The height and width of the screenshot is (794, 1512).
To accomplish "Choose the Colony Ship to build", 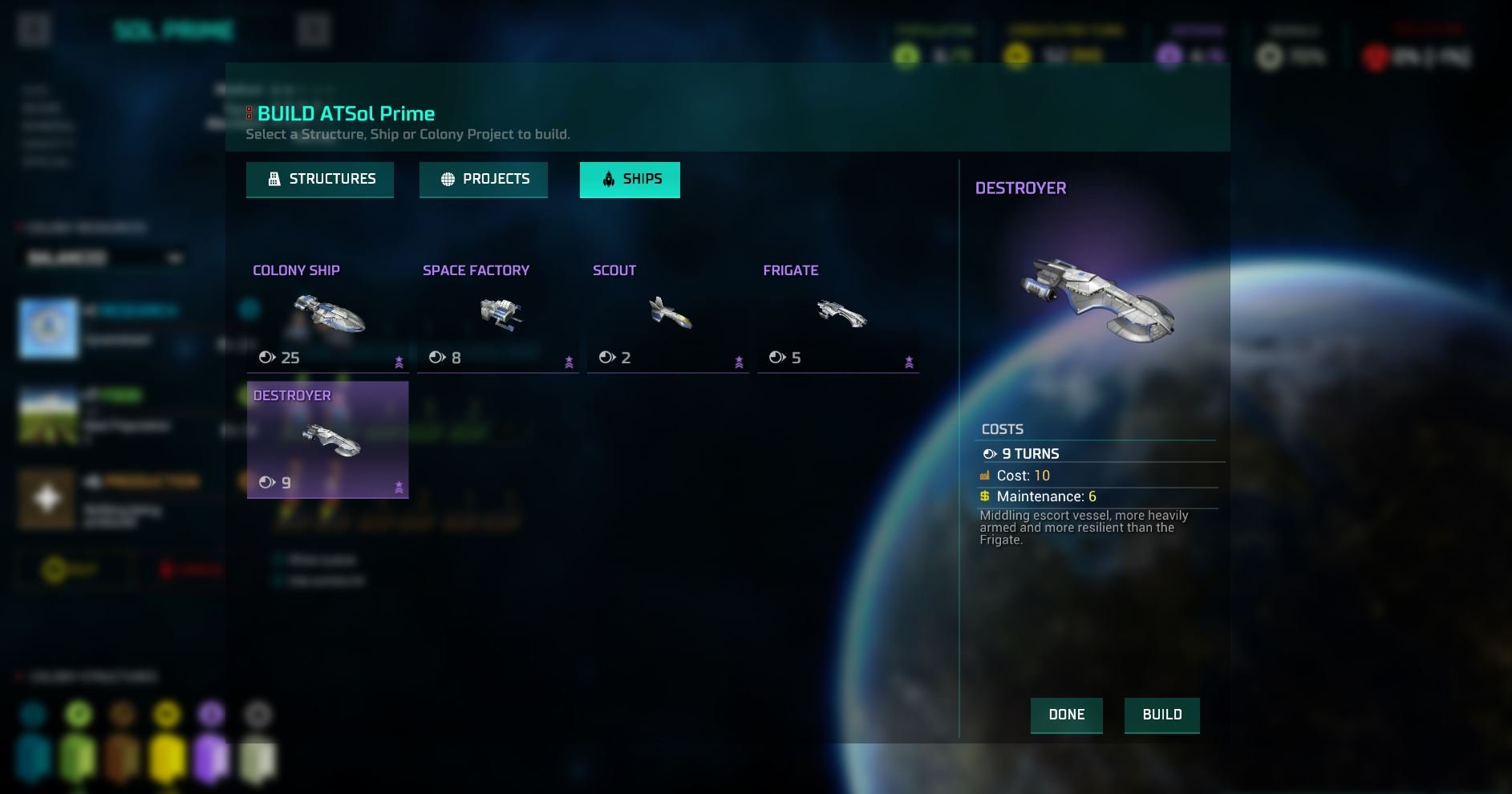I will click(x=327, y=315).
